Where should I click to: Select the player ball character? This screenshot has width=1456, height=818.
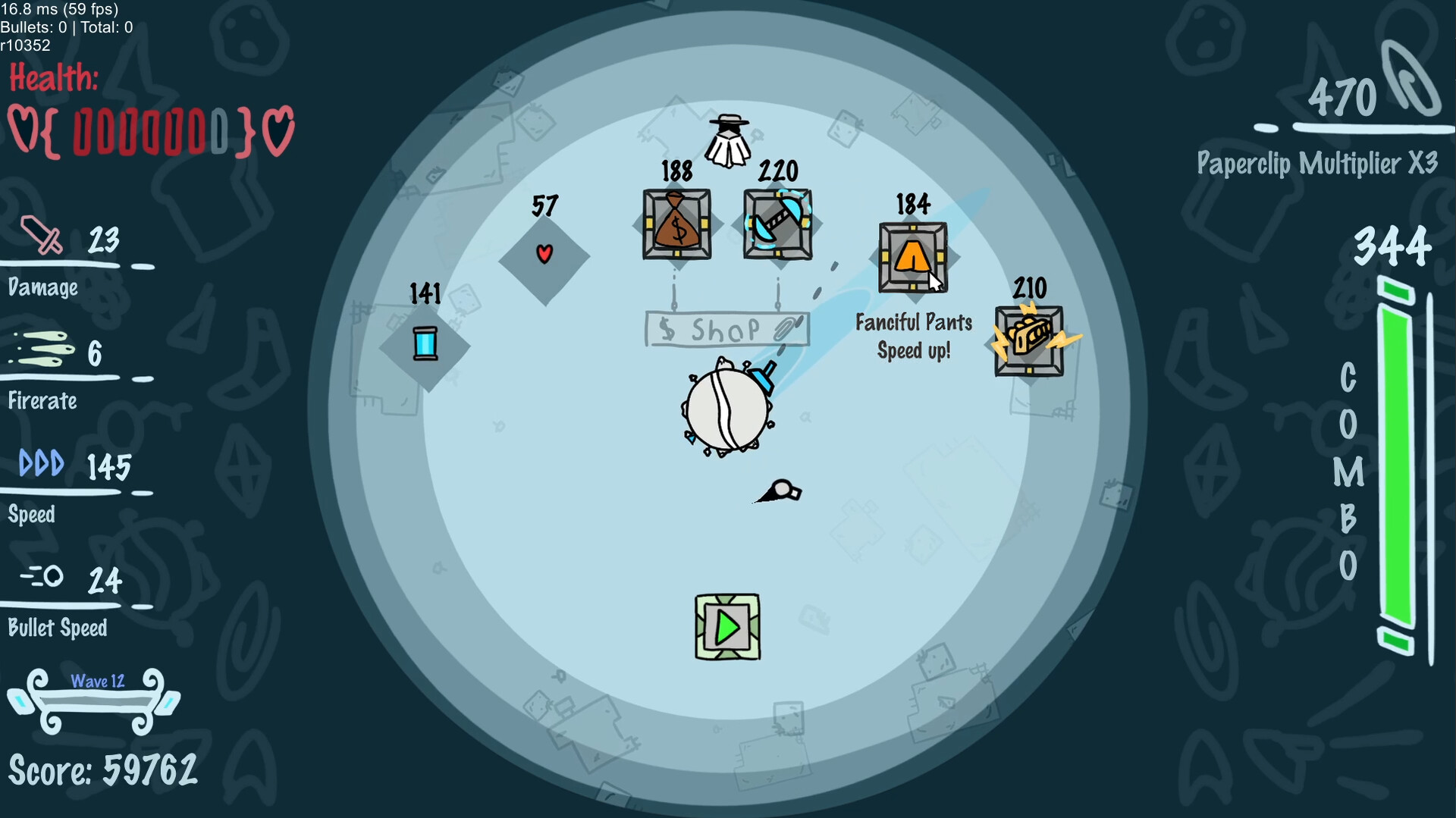point(726,408)
